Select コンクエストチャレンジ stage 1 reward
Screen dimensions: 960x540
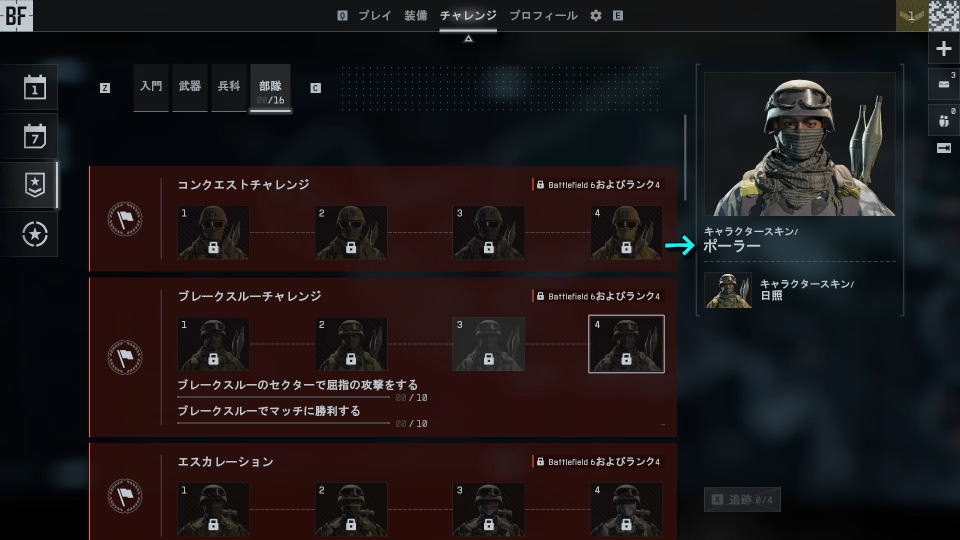tap(213, 233)
